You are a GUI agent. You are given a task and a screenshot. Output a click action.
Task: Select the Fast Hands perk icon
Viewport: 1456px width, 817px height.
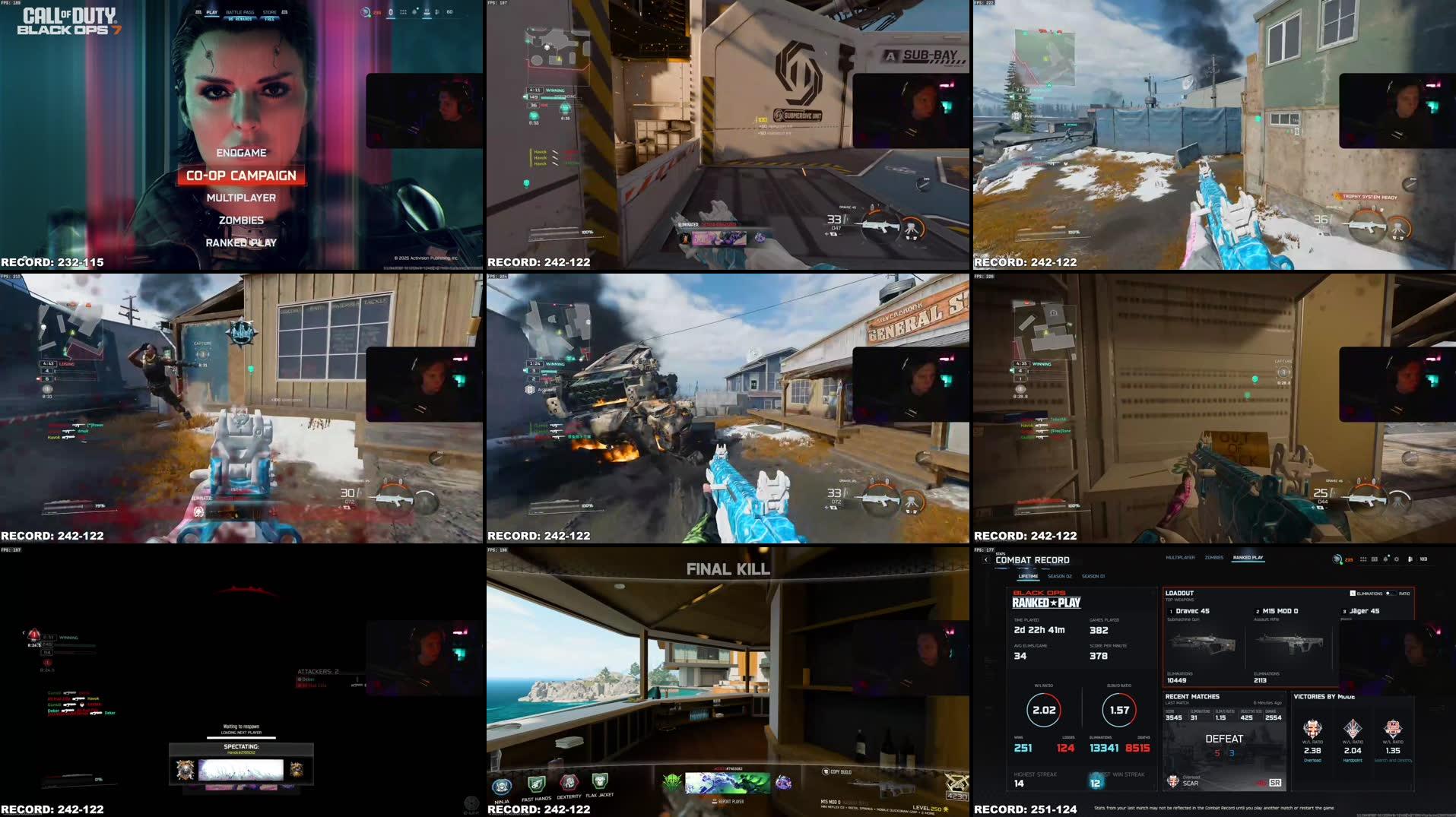pyautogui.click(x=535, y=783)
